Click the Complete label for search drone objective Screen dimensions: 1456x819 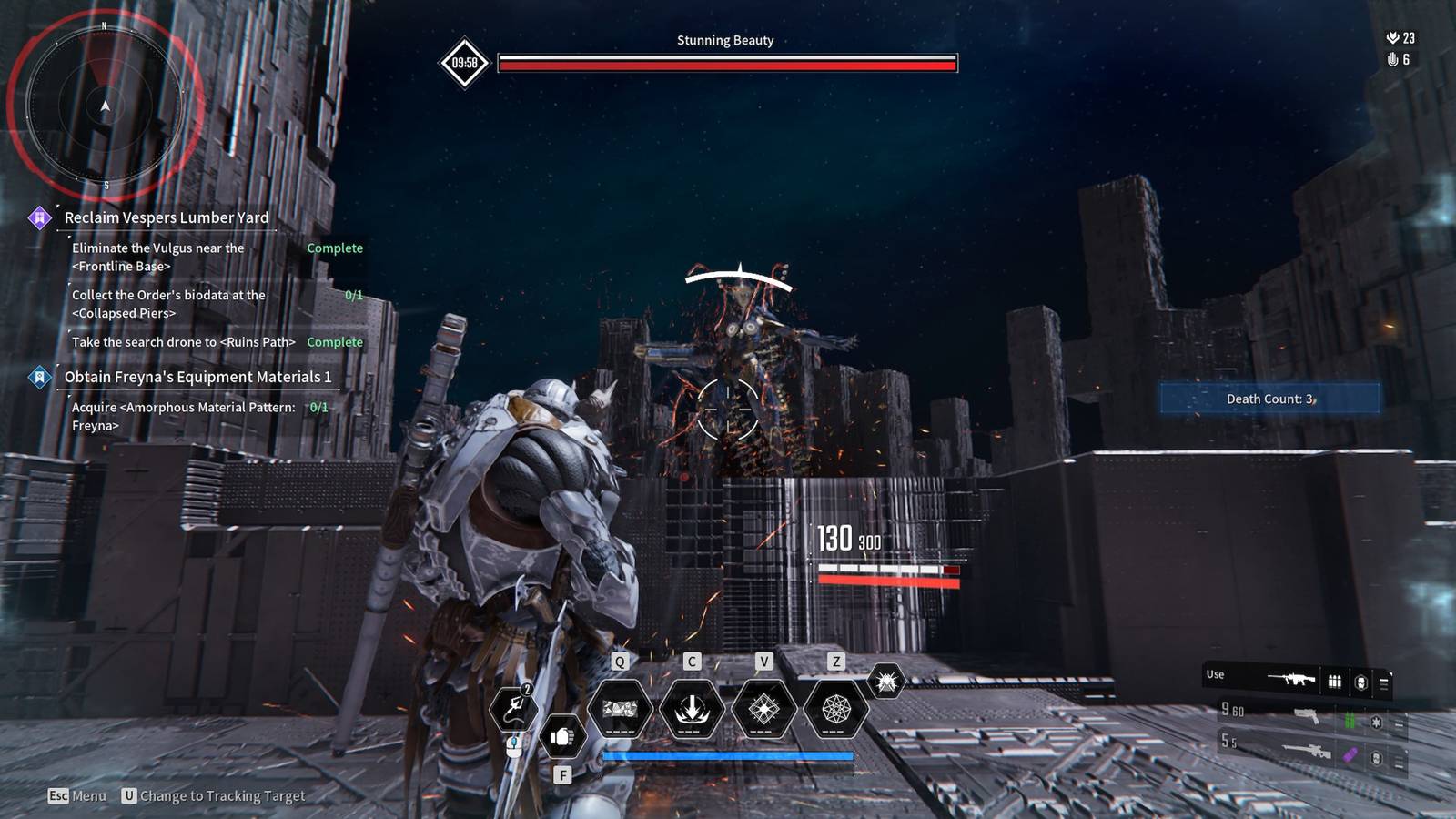[335, 342]
